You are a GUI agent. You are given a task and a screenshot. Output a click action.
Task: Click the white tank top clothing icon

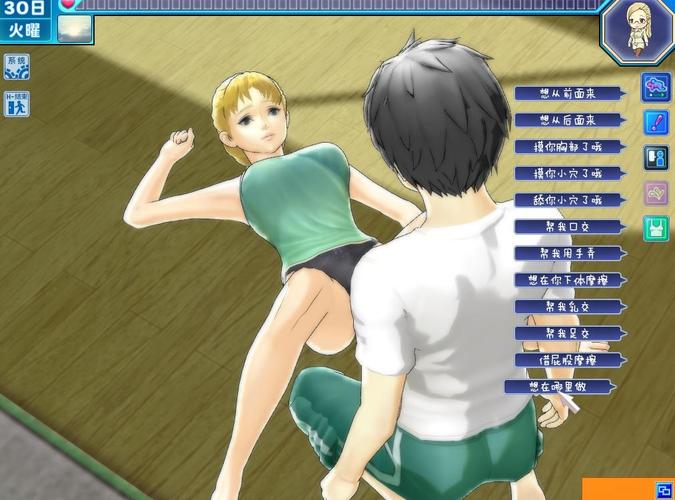pos(656,228)
